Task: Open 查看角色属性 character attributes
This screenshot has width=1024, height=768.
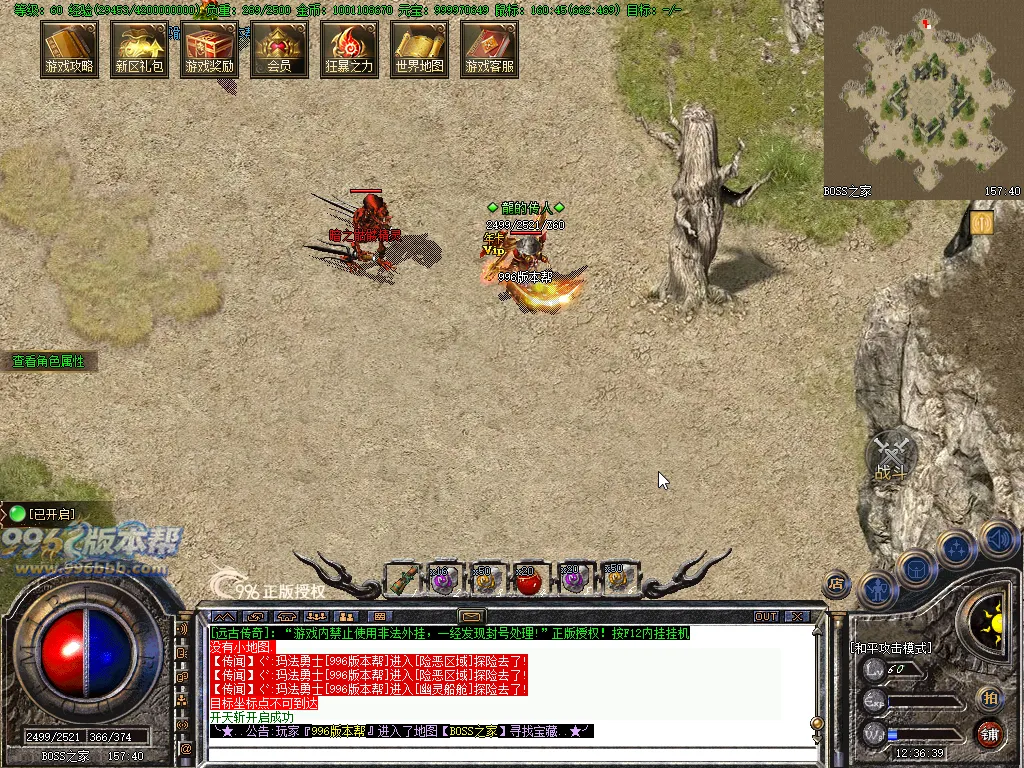Action: 49,361
